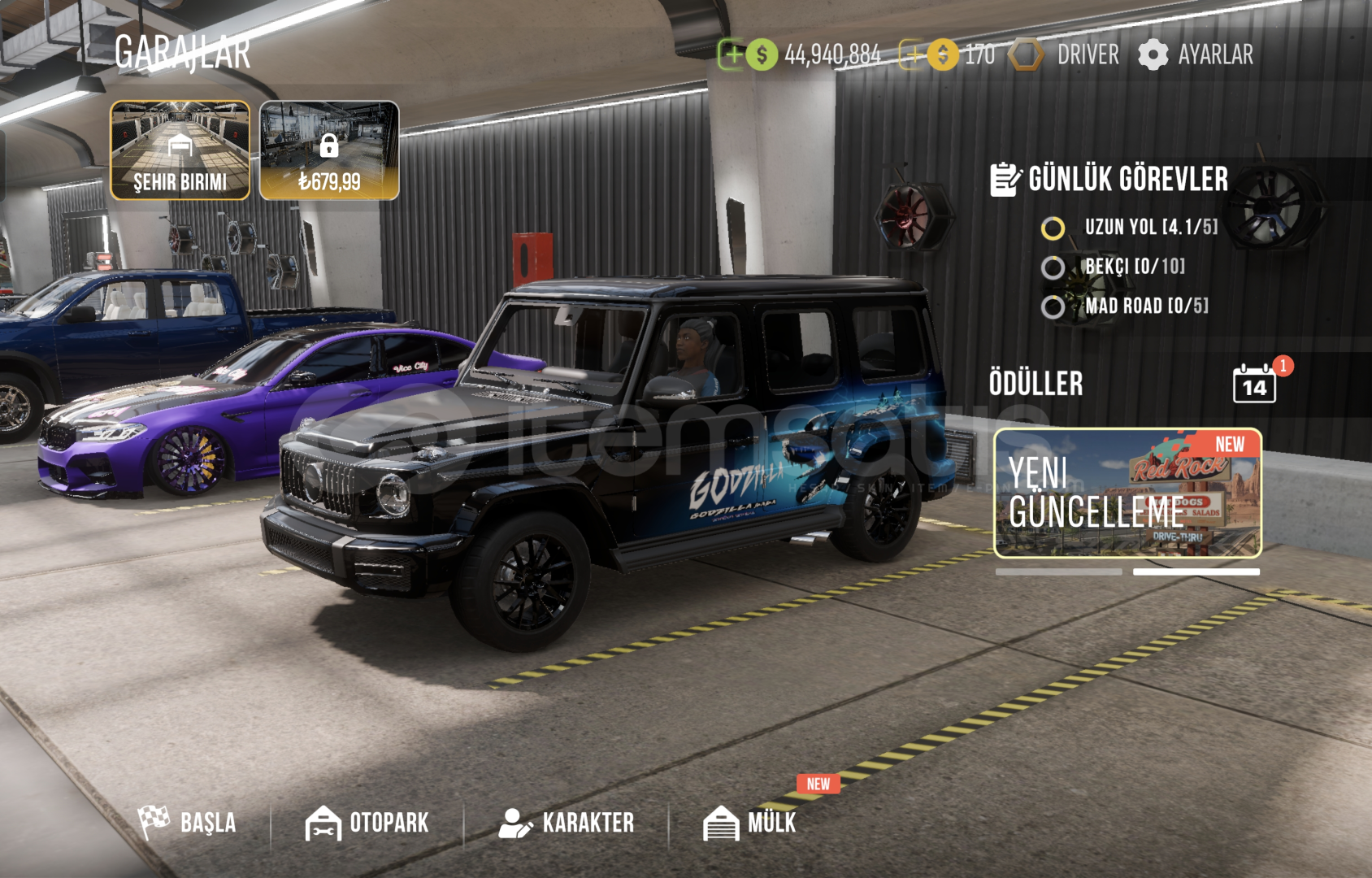The image size is (1372, 878).
Task: Select the Uzun Yol daily task
Action: 1130,228
